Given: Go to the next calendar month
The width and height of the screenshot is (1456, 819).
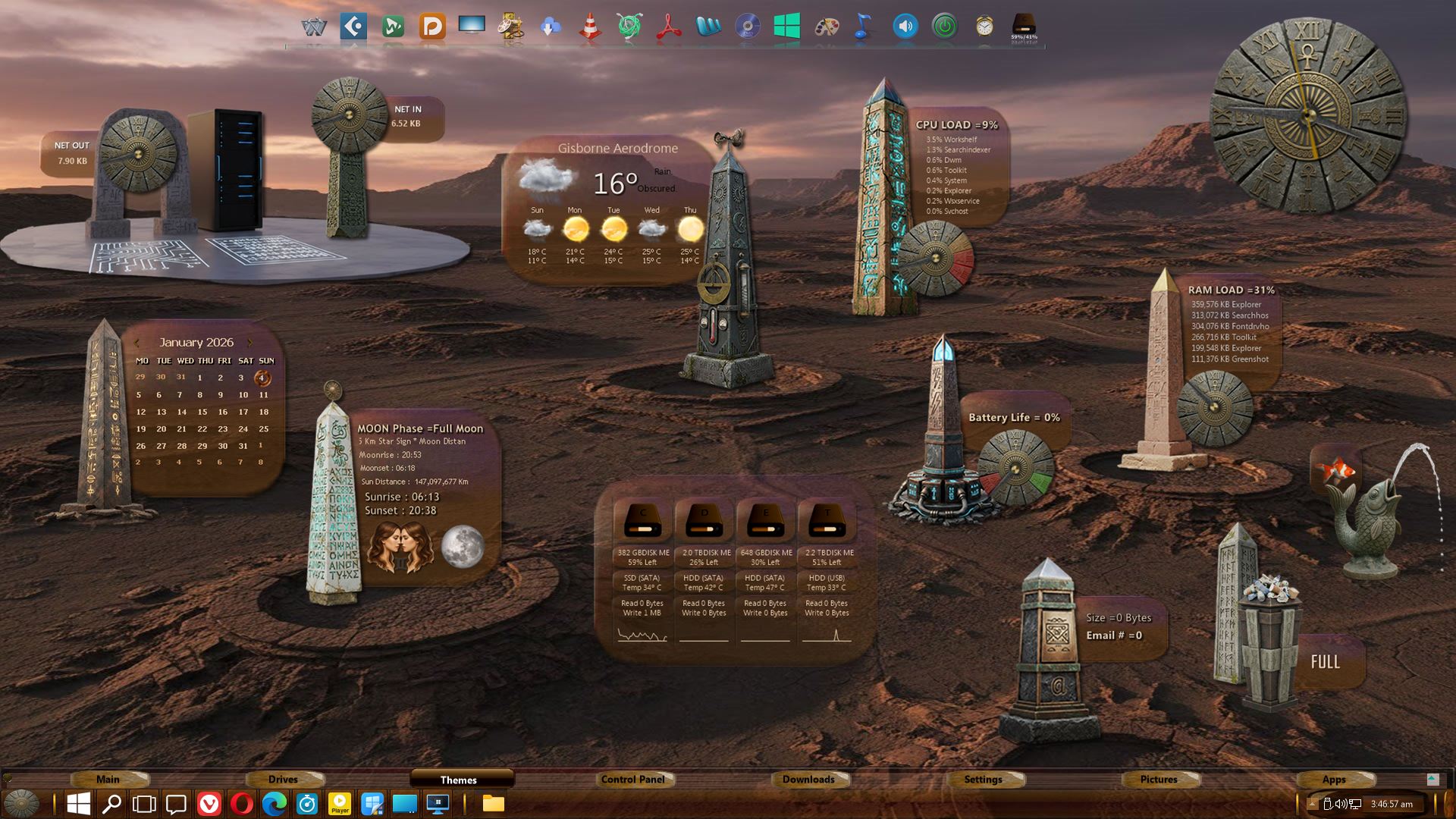Looking at the screenshot, I should click(250, 342).
